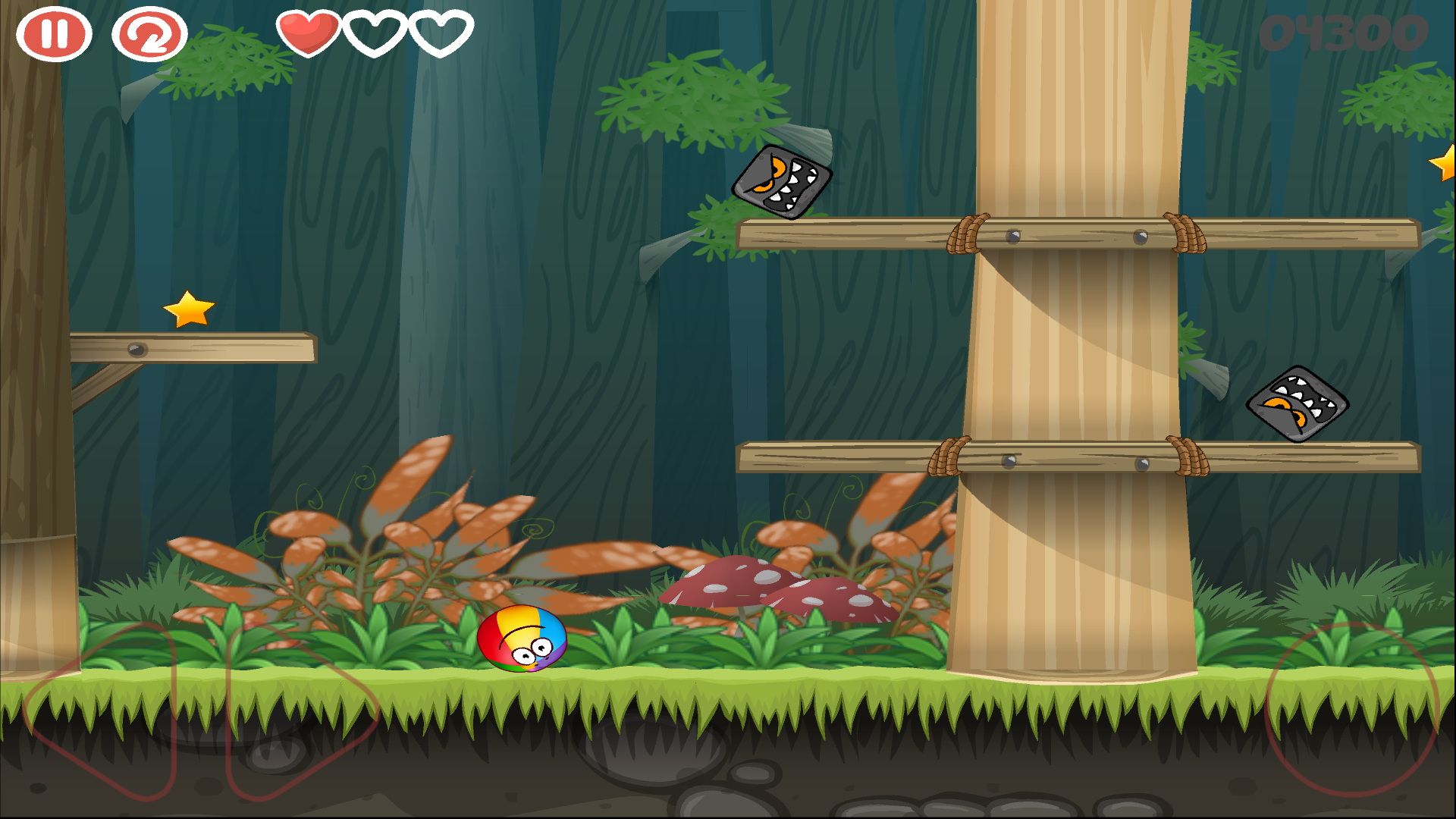Click the second empty heart icon

[373, 33]
